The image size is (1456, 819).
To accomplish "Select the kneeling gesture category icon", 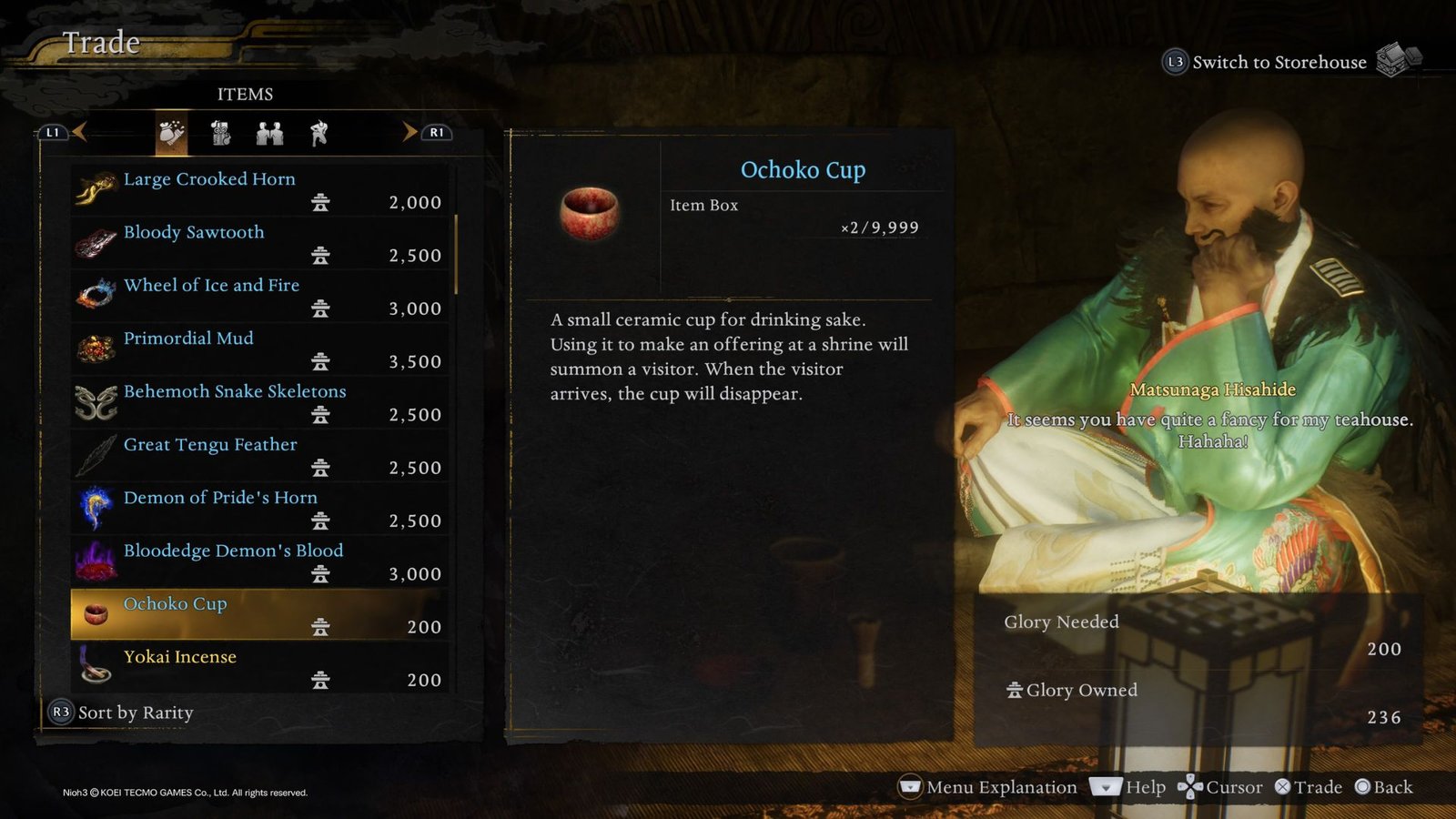I will tap(318, 133).
